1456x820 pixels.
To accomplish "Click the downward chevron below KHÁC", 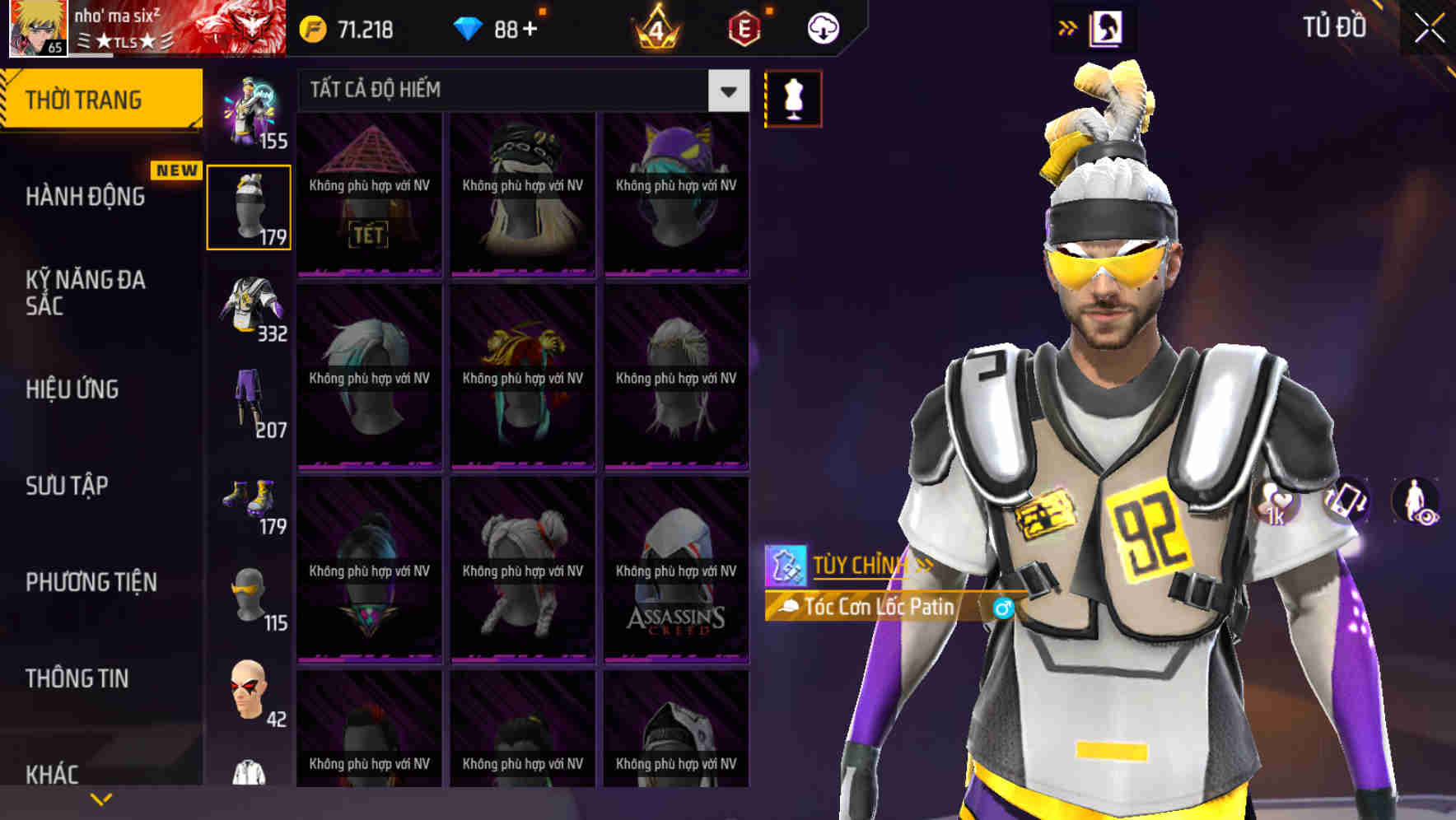I will [101, 799].
